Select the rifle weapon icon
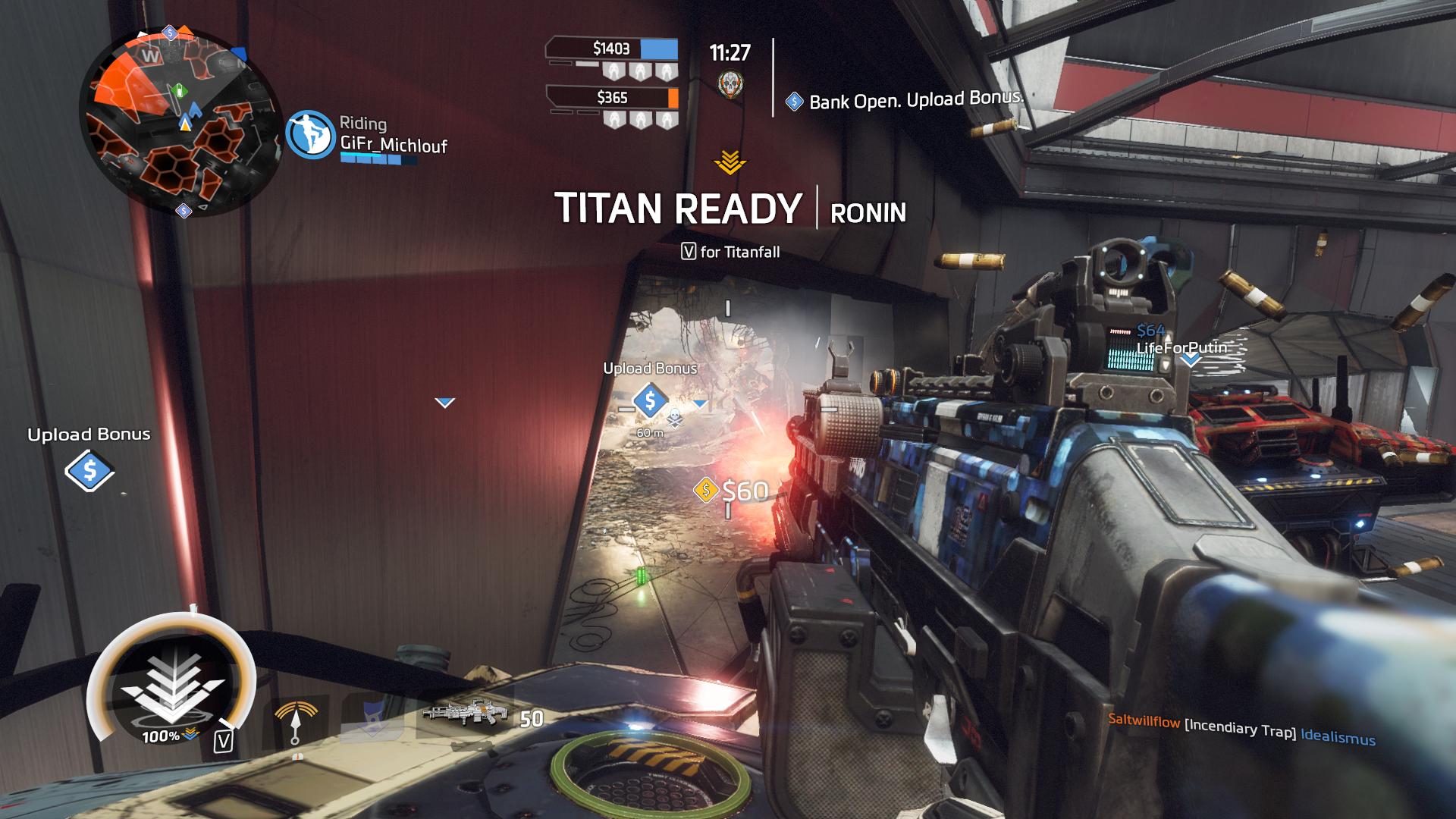The height and width of the screenshot is (819, 1456). coord(463,714)
